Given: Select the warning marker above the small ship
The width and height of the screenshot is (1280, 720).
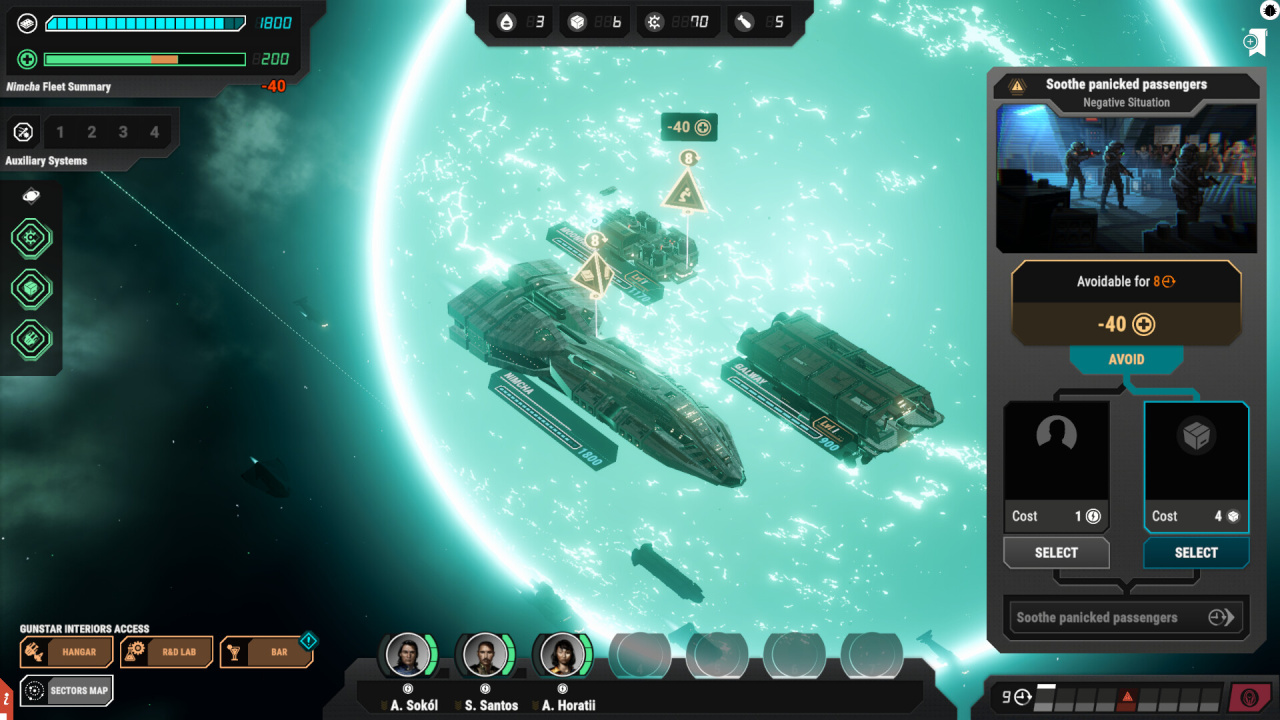Looking at the screenshot, I should (x=686, y=192).
